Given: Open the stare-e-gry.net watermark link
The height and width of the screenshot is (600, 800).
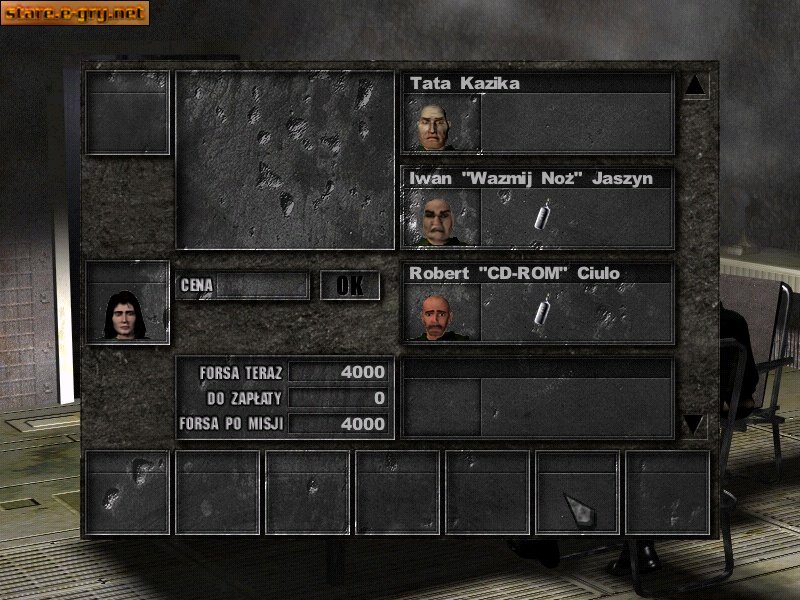Looking at the screenshot, I should tap(76, 13).
